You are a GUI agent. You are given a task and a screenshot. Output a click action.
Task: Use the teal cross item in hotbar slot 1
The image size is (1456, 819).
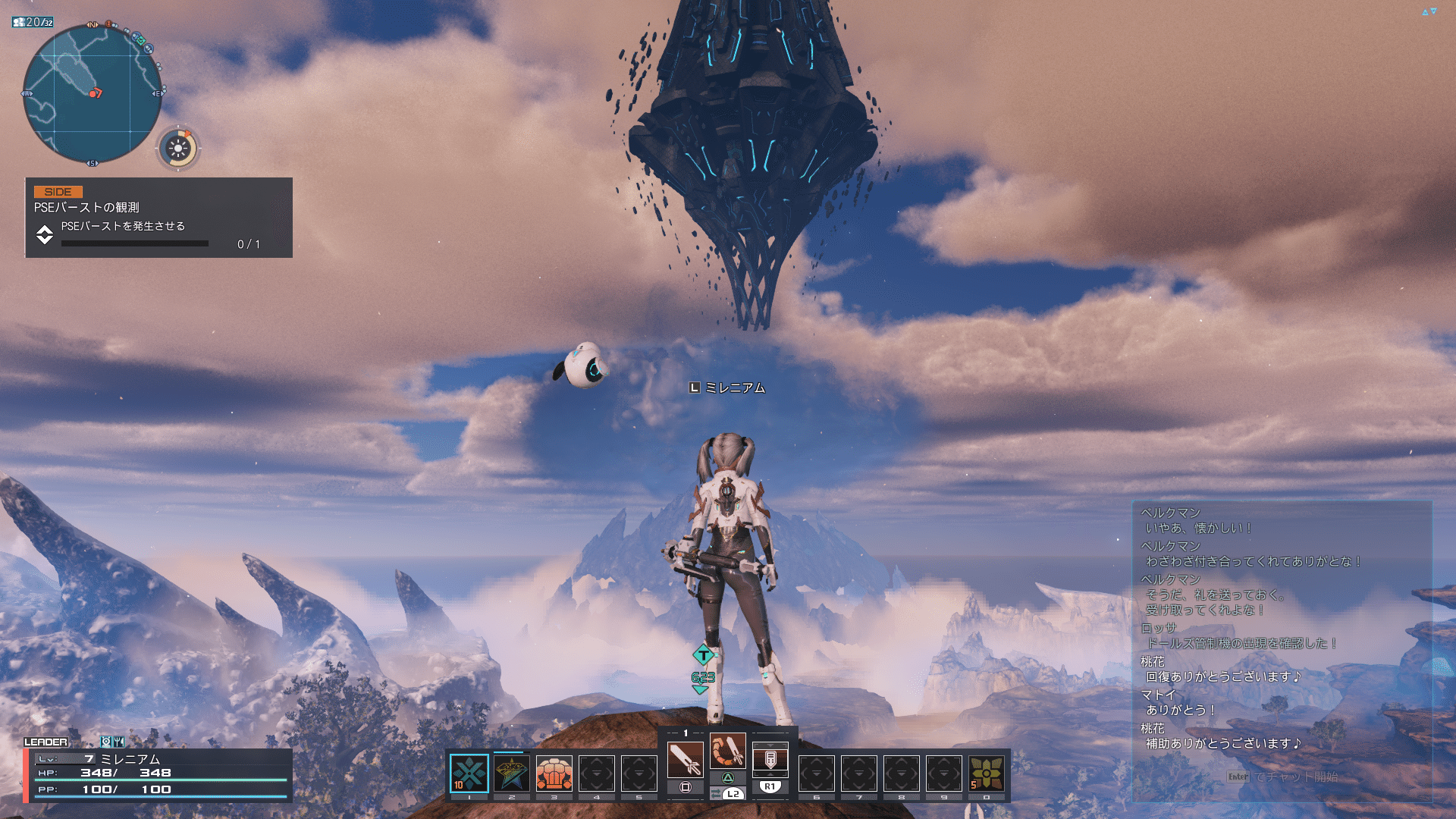tap(469, 773)
